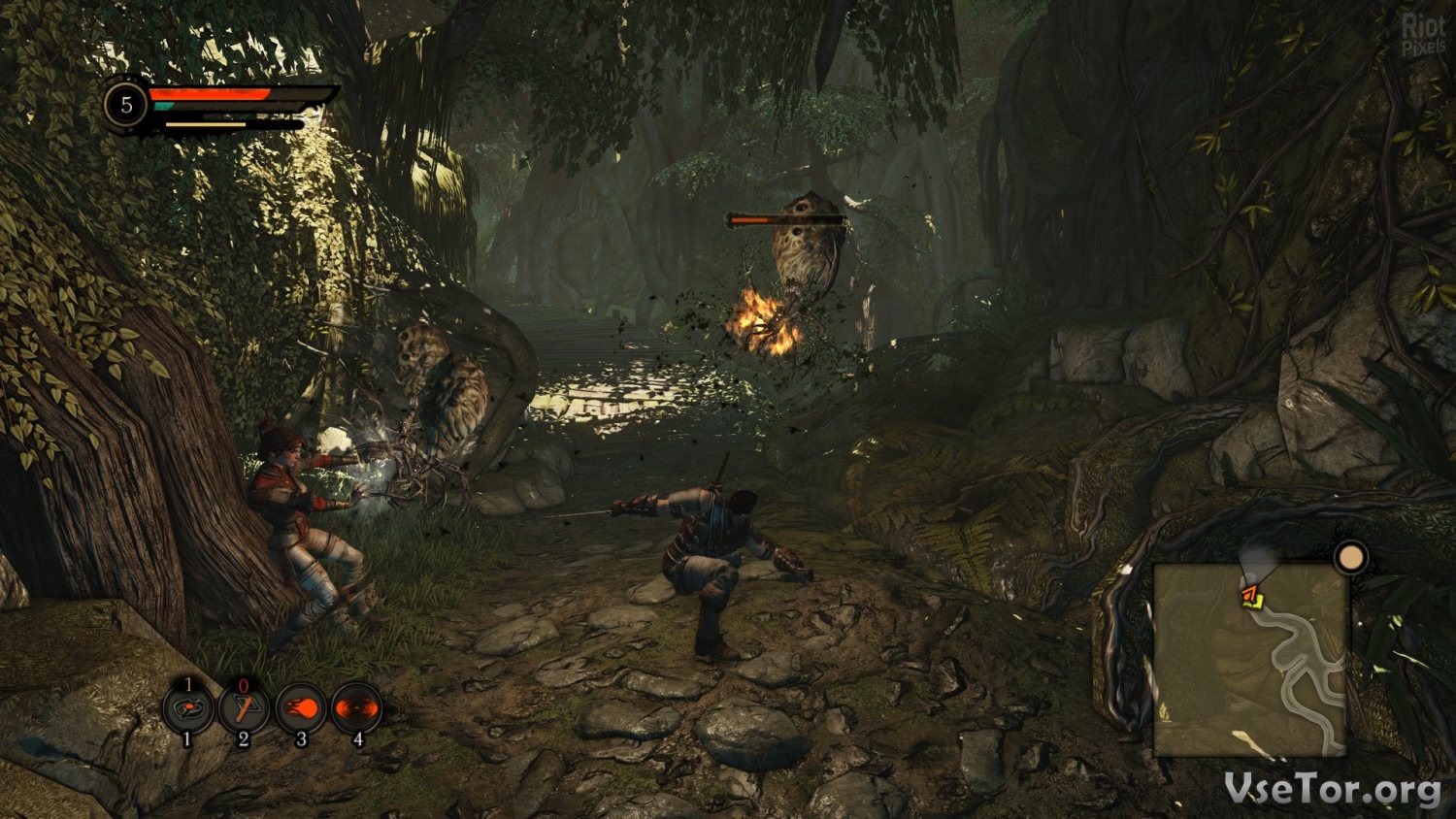This screenshot has height=819, width=1456.
Task: Click the orange player arrow on the minimap
Action: [1249, 593]
